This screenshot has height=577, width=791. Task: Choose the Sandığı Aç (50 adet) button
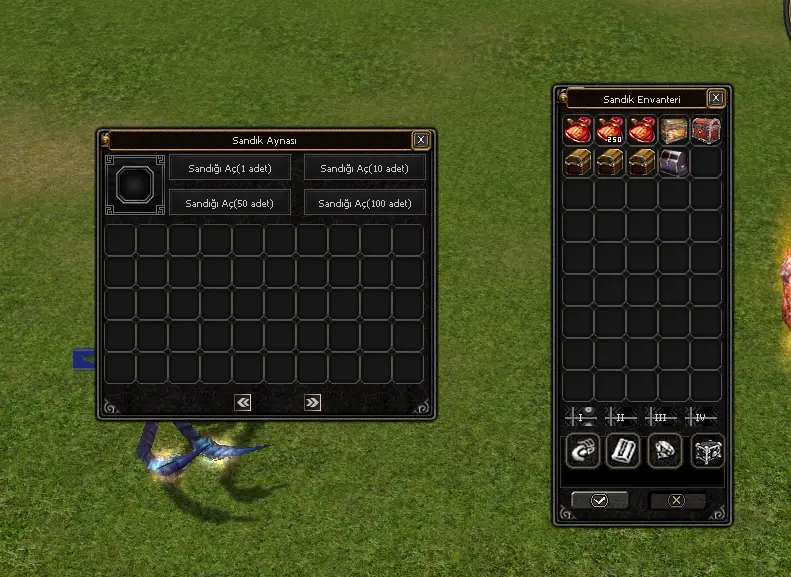tap(230, 203)
